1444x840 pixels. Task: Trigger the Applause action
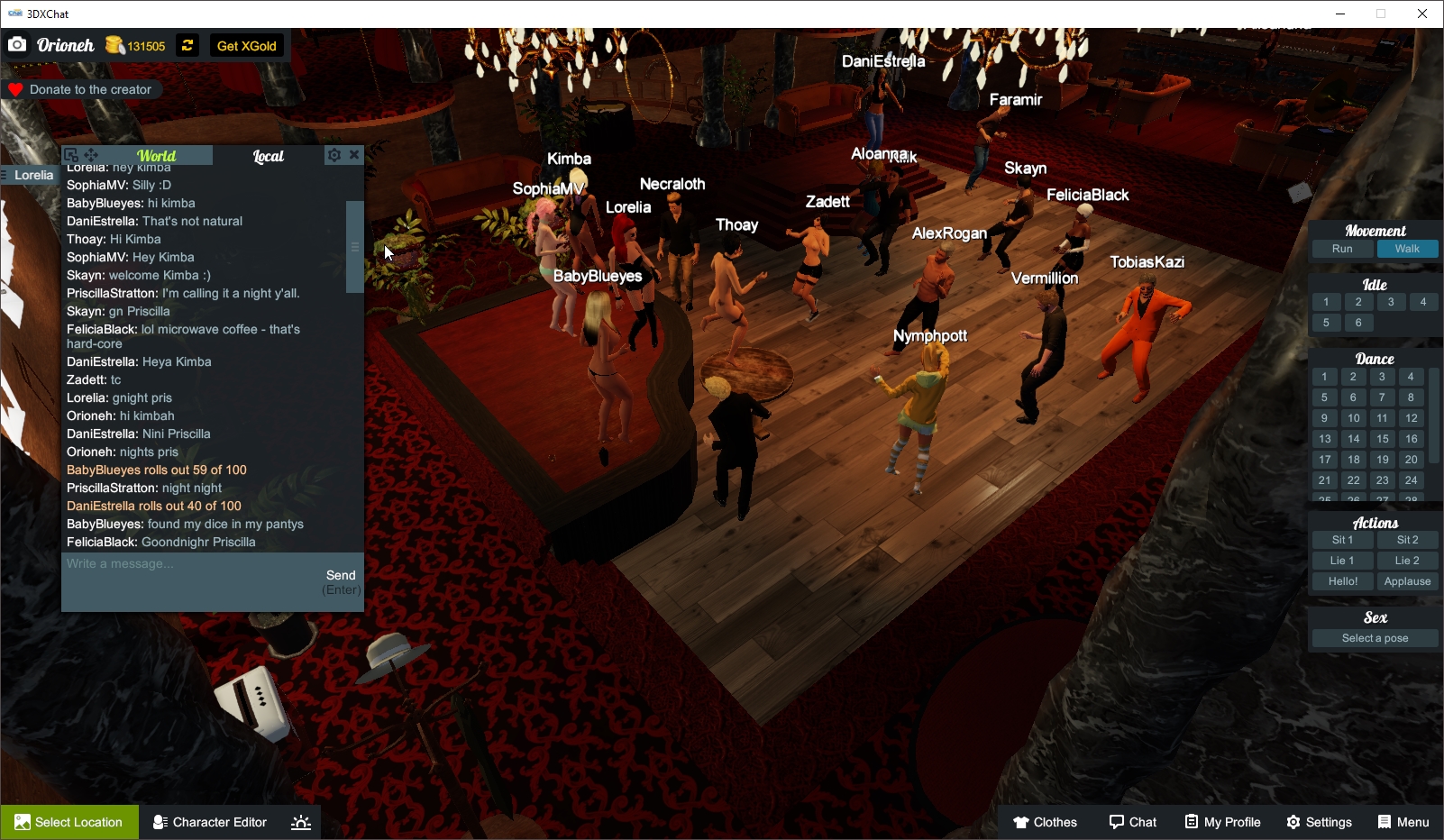[x=1407, y=581]
